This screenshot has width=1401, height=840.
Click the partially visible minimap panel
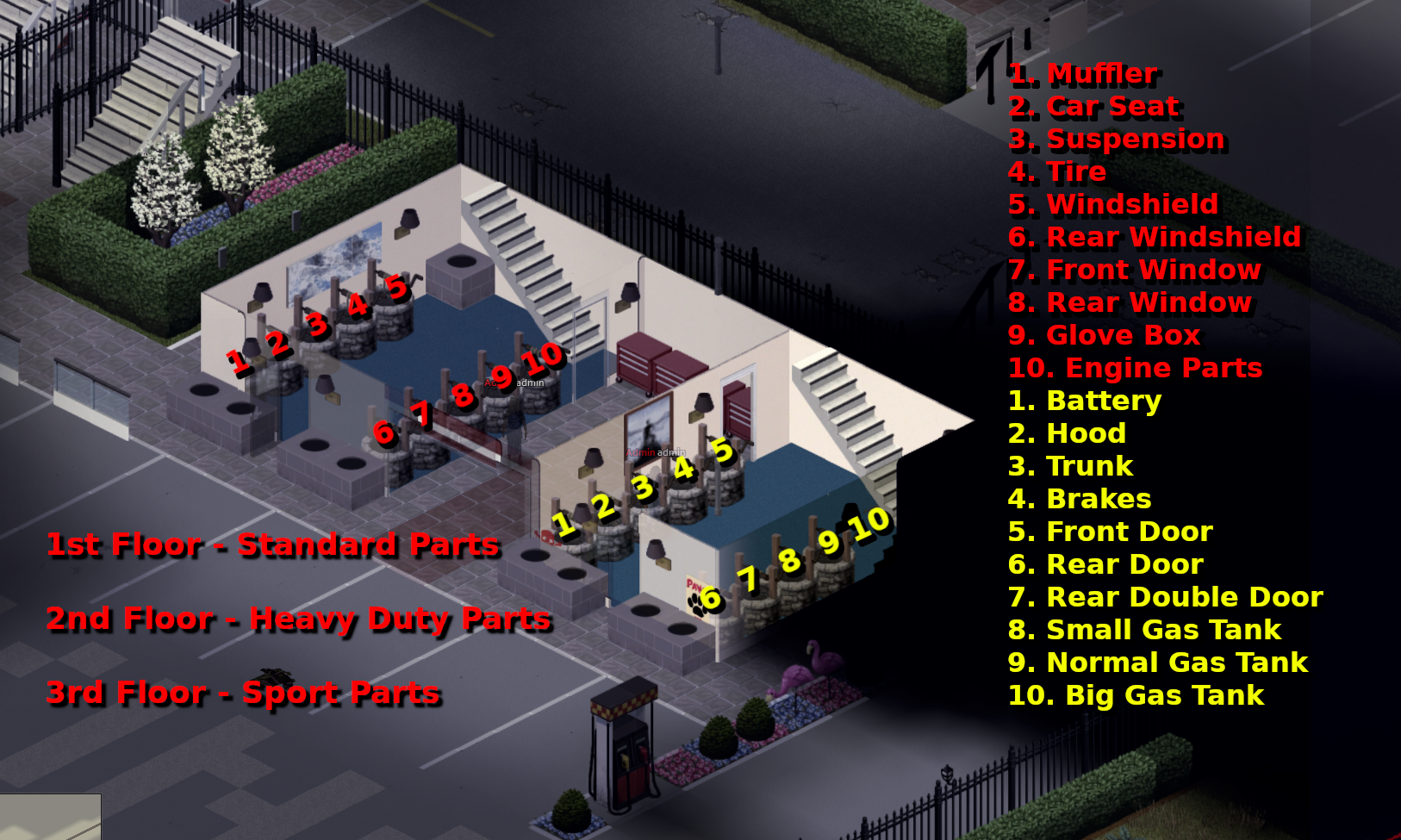[x=49, y=817]
